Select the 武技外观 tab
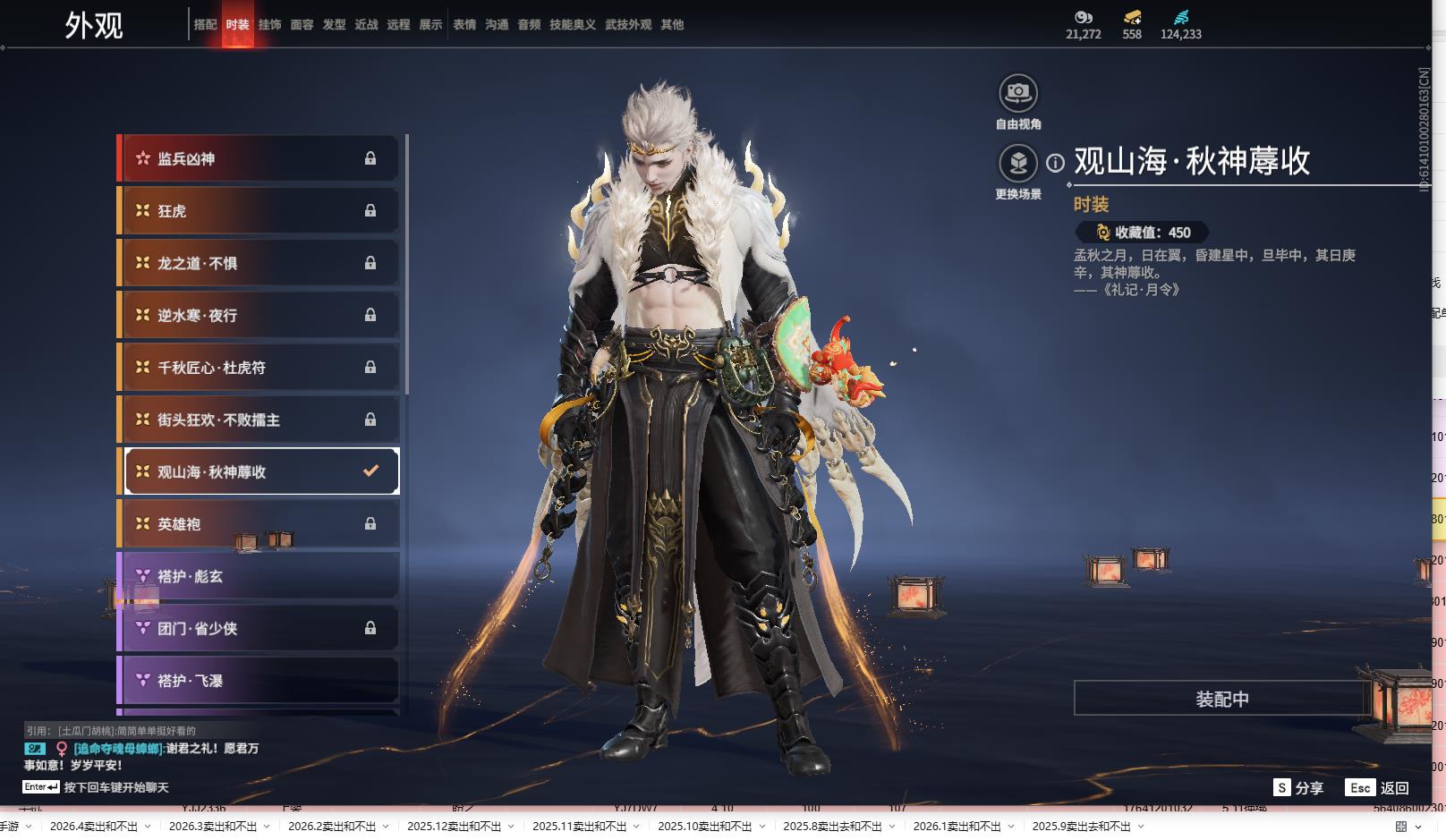Viewport: 1446px width, 840px height. point(628,25)
